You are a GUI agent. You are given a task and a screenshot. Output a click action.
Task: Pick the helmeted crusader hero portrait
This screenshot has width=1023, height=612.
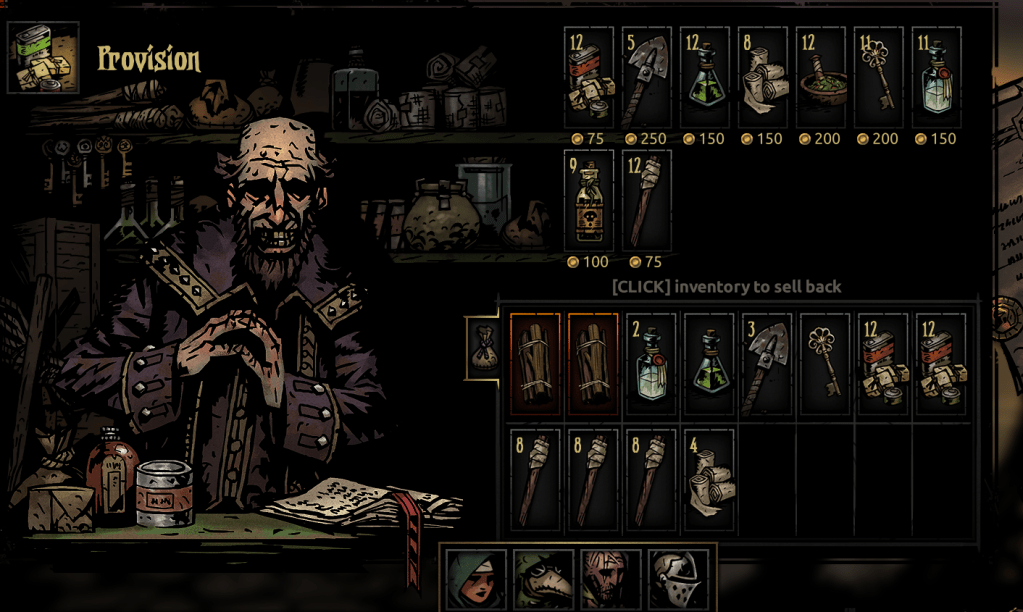coord(678,579)
